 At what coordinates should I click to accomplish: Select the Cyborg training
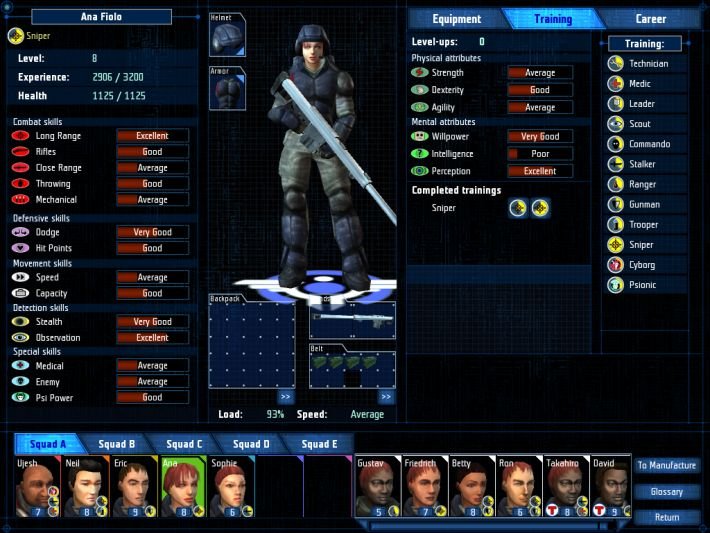pyautogui.click(x=642, y=265)
